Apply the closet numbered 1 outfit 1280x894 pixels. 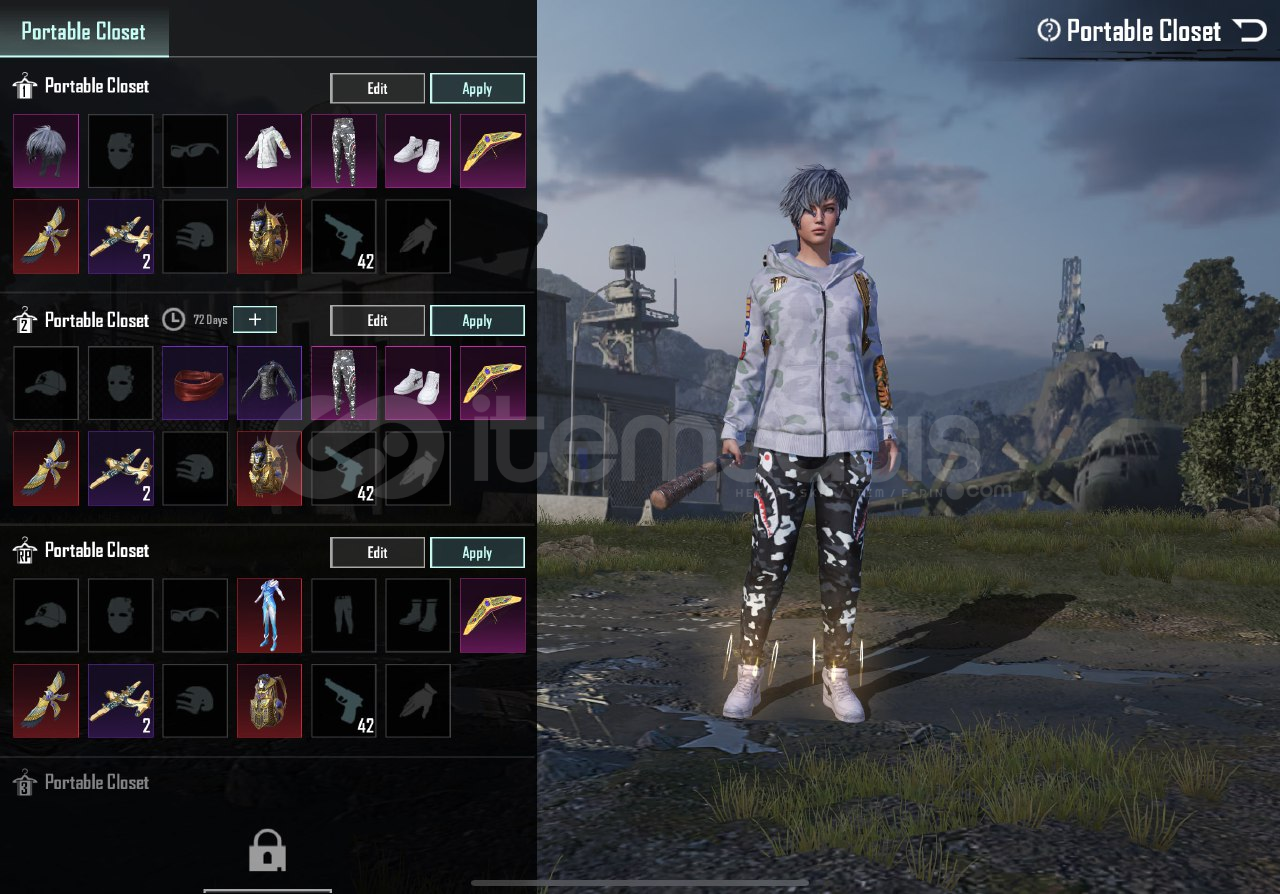477,88
